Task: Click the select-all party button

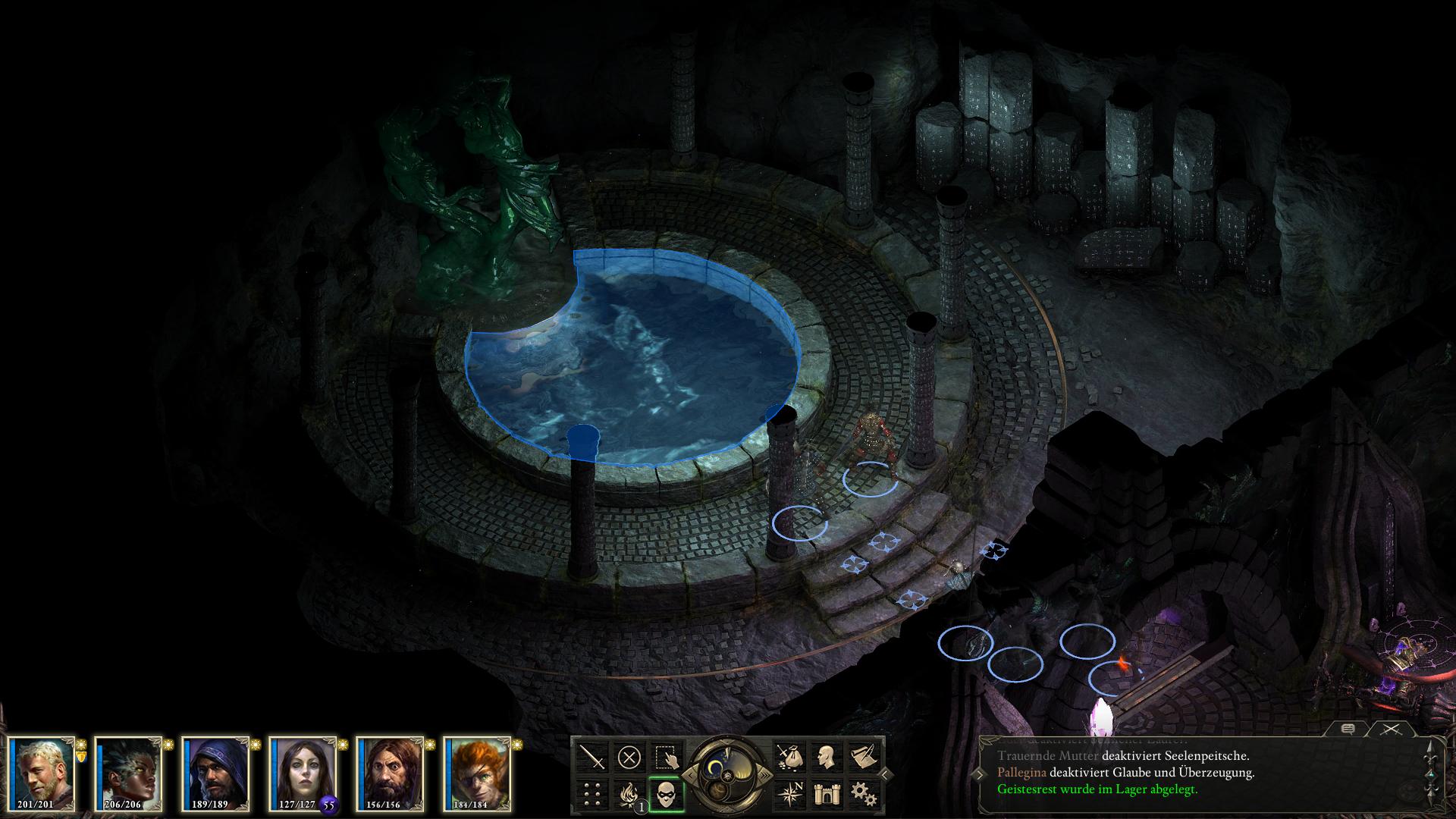Action: click(x=667, y=757)
